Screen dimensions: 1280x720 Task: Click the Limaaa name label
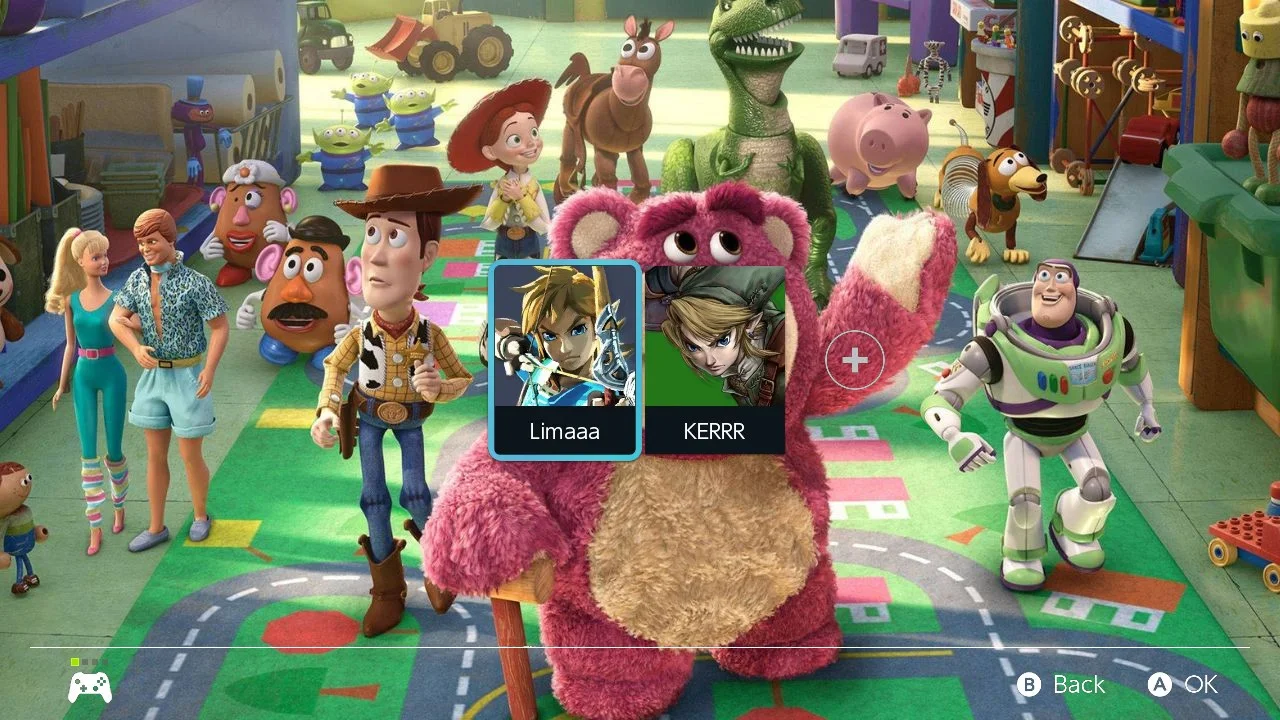pyautogui.click(x=565, y=432)
